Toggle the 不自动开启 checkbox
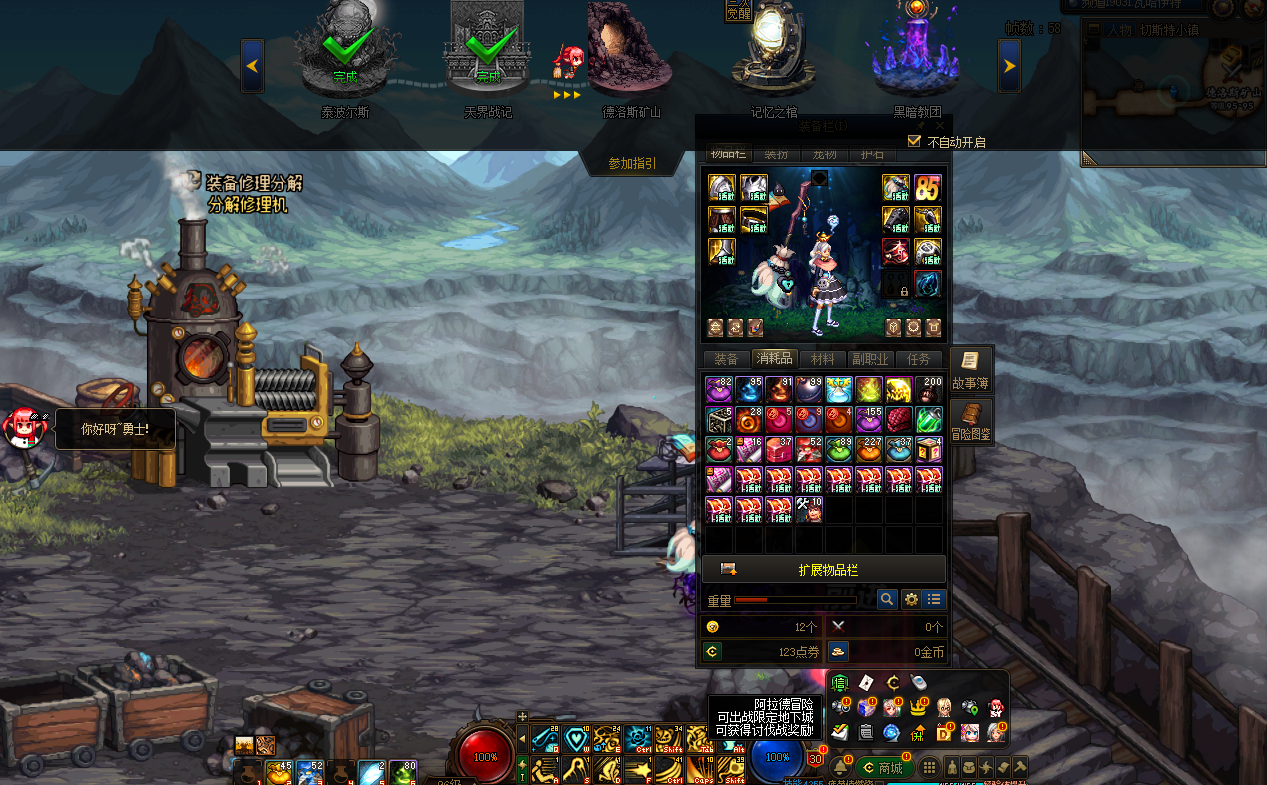 (914, 141)
